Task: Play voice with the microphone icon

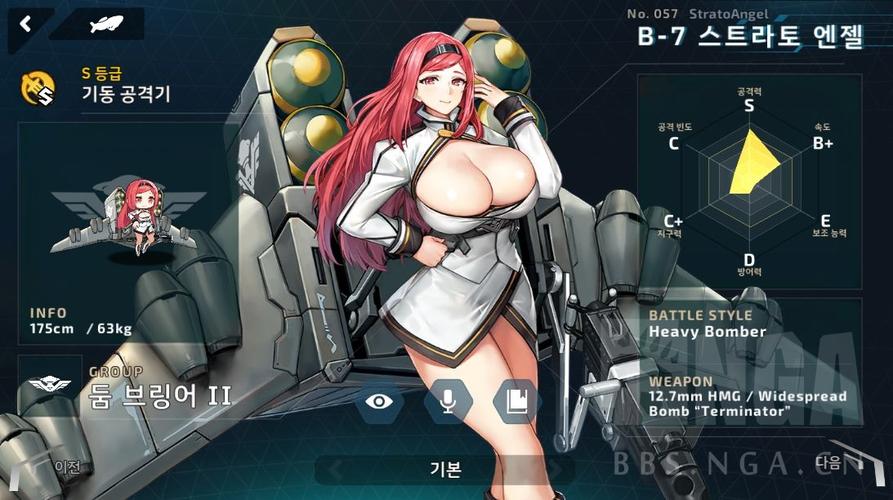Action: pos(448,402)
